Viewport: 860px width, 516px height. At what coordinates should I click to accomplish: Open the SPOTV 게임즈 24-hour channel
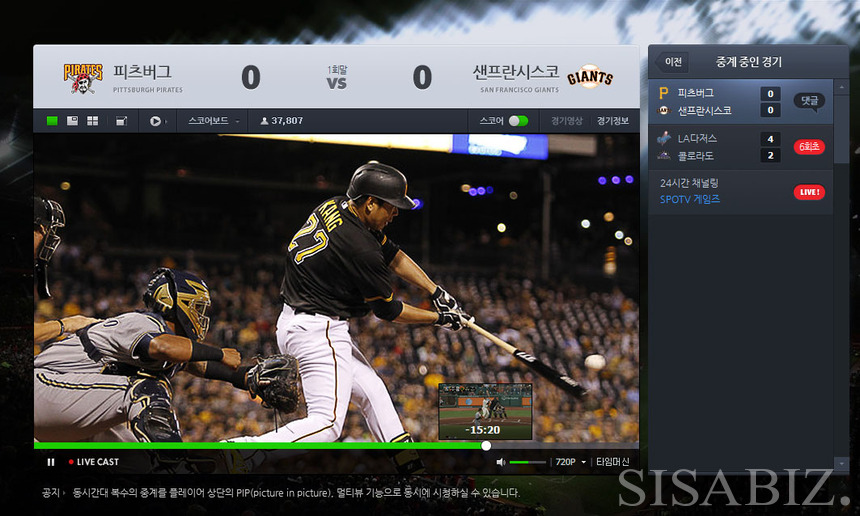(690, 199)
